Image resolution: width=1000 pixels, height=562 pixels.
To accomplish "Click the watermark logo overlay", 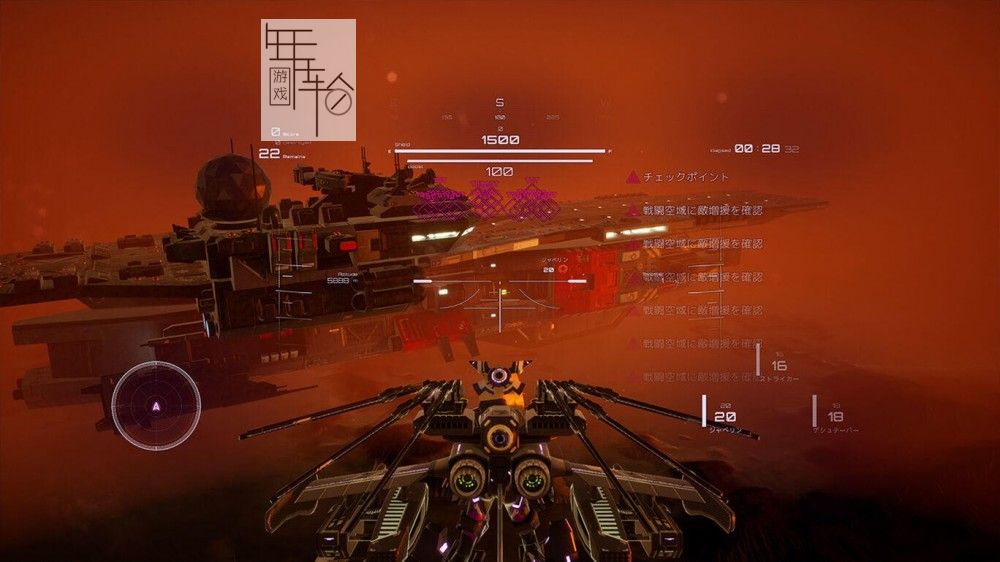I will (308, 80).
